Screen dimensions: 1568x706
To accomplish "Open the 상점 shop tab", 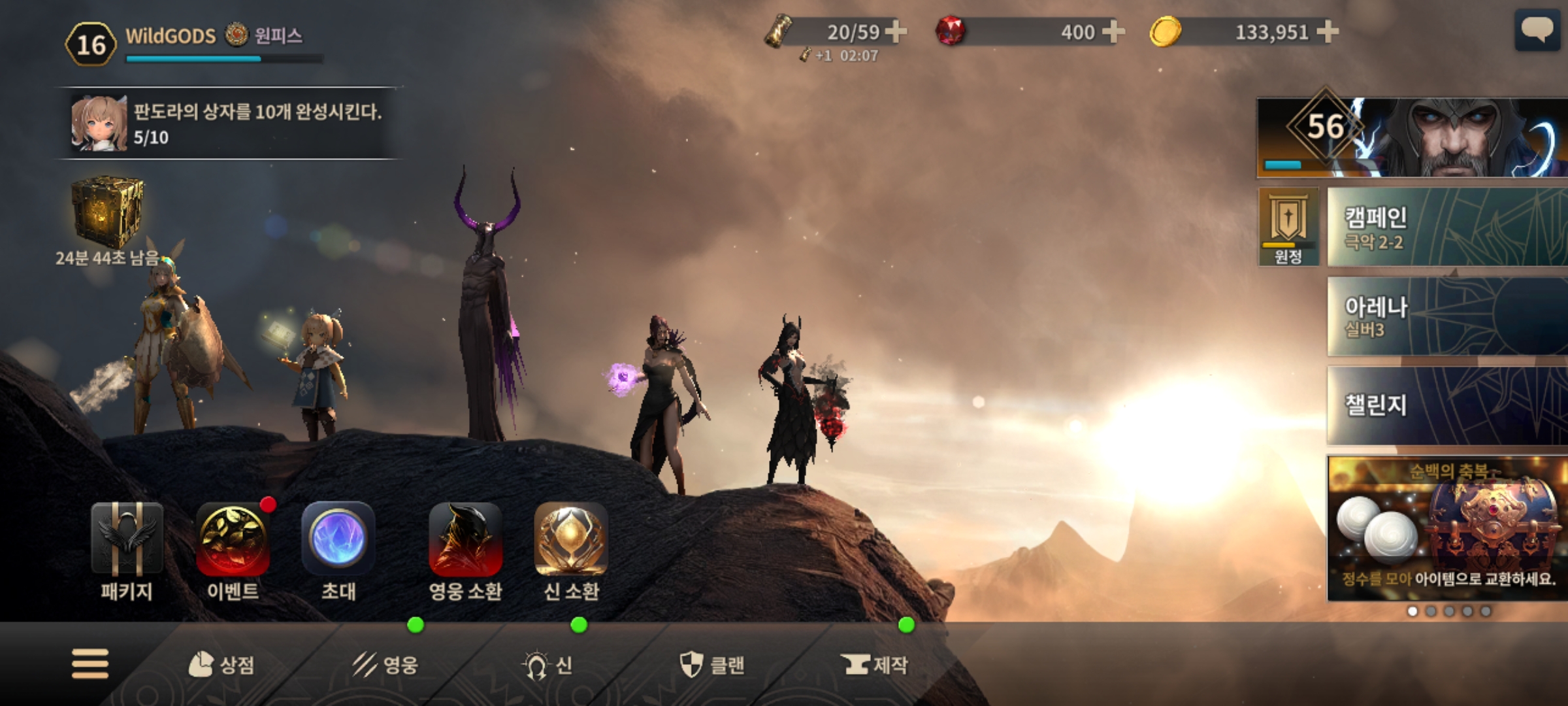I will tap(221, 665).
